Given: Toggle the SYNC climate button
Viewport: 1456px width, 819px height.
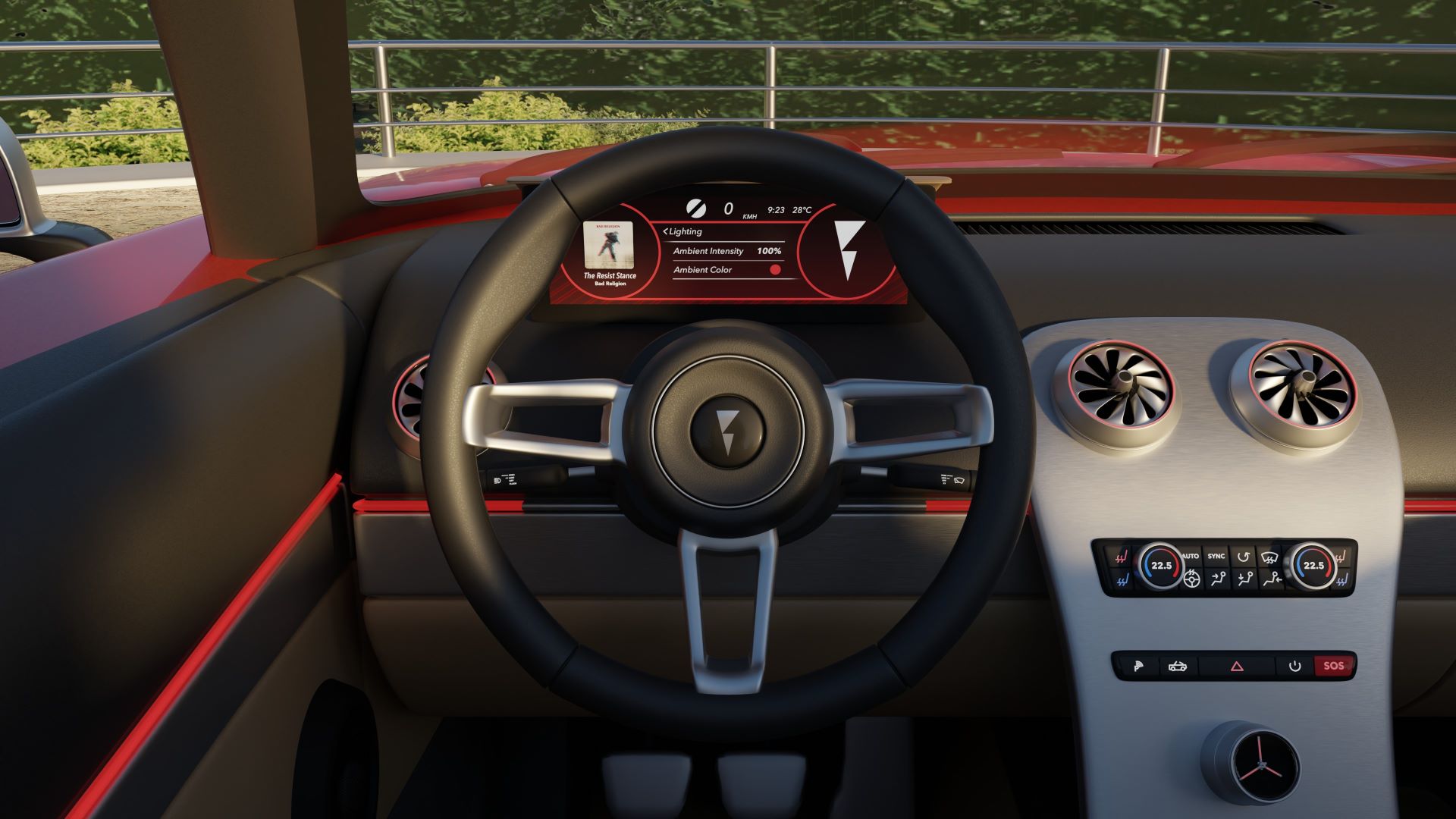Looking at the screenshot, I should [1216, 557].
